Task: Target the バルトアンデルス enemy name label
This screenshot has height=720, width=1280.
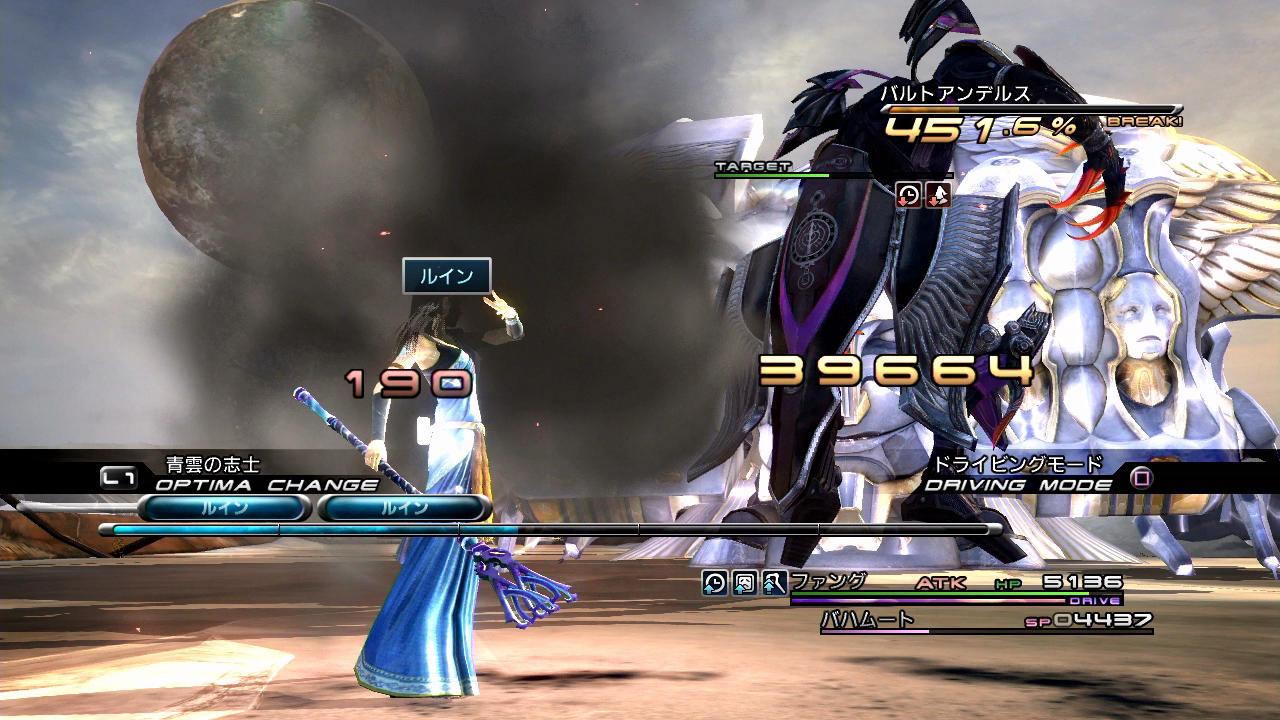Action: click(954, 95)
